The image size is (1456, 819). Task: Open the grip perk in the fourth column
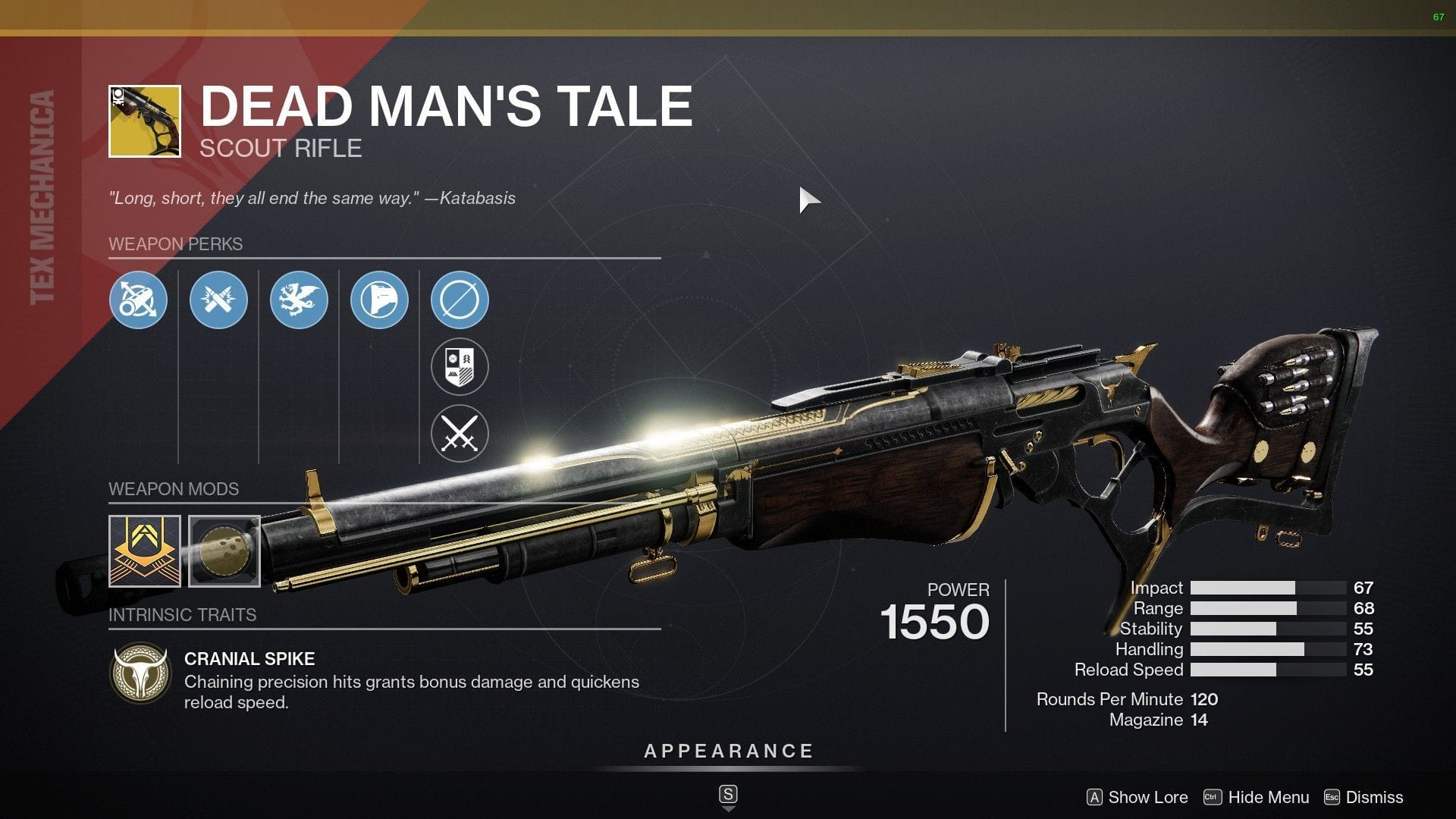coord(381,300)
